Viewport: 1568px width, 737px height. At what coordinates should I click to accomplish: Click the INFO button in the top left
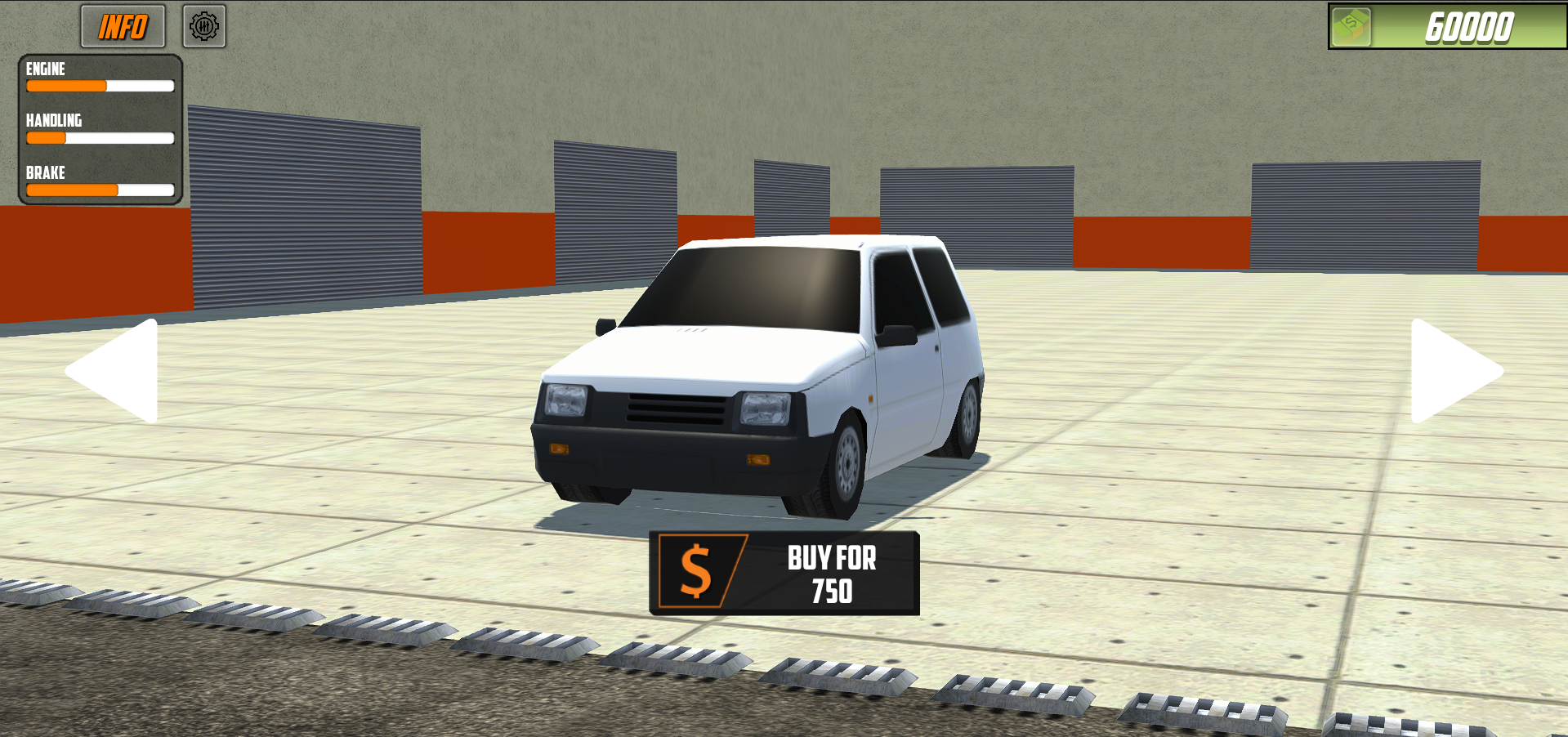(x=123, y=26)
